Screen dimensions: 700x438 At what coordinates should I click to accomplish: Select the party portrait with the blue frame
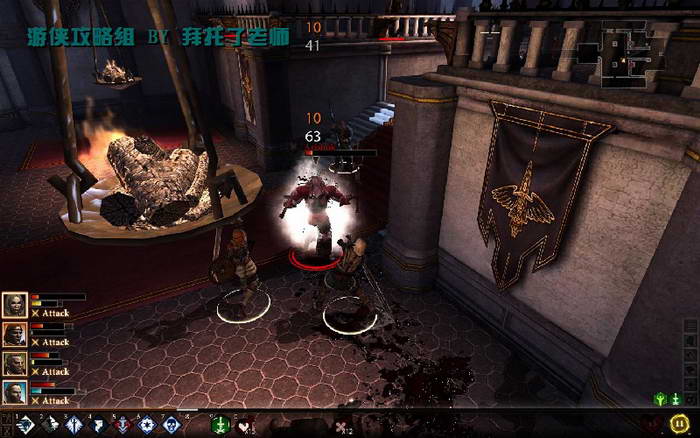tap(14, 392)
